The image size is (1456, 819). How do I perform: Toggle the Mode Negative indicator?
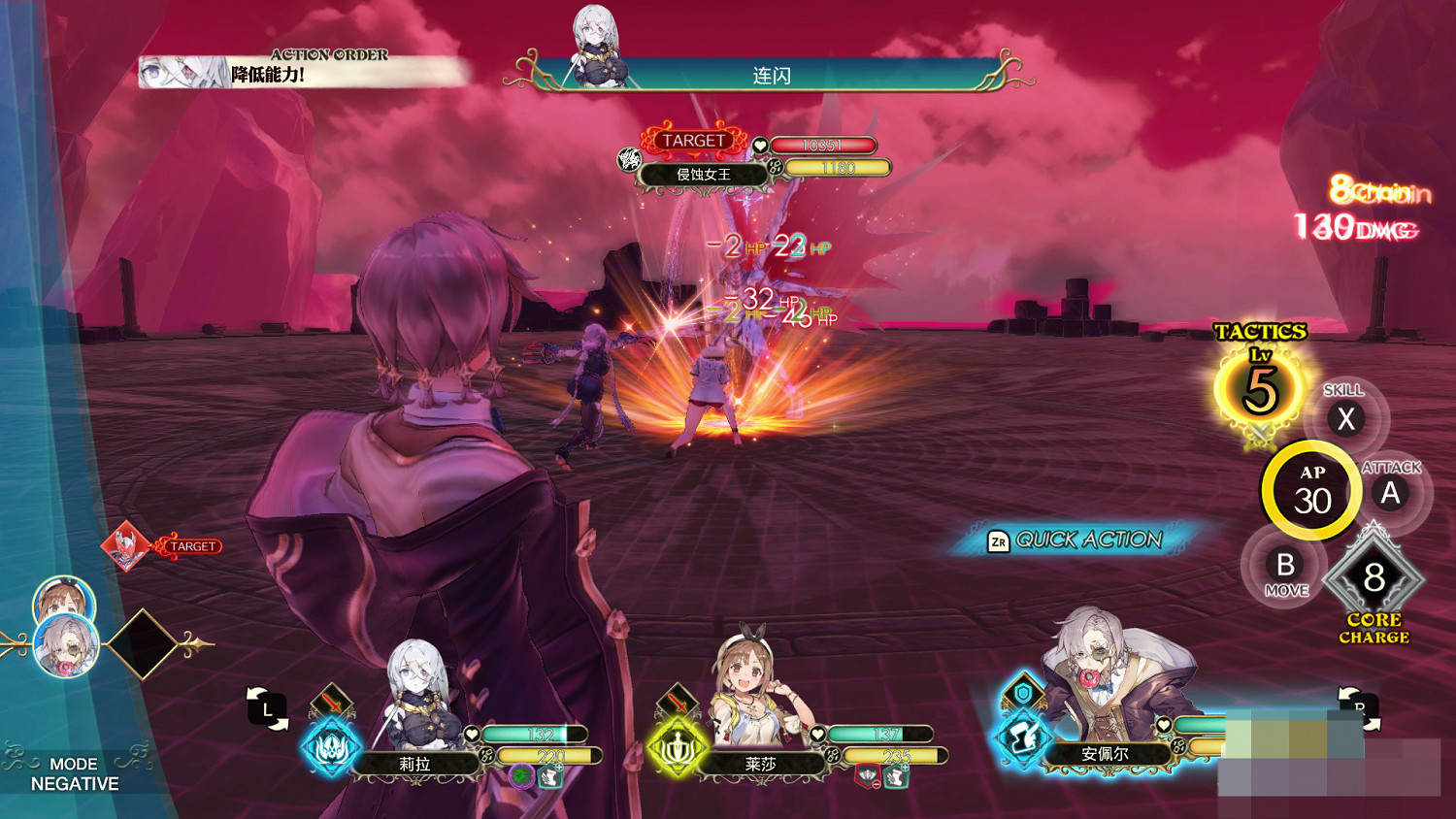[75, 773]
